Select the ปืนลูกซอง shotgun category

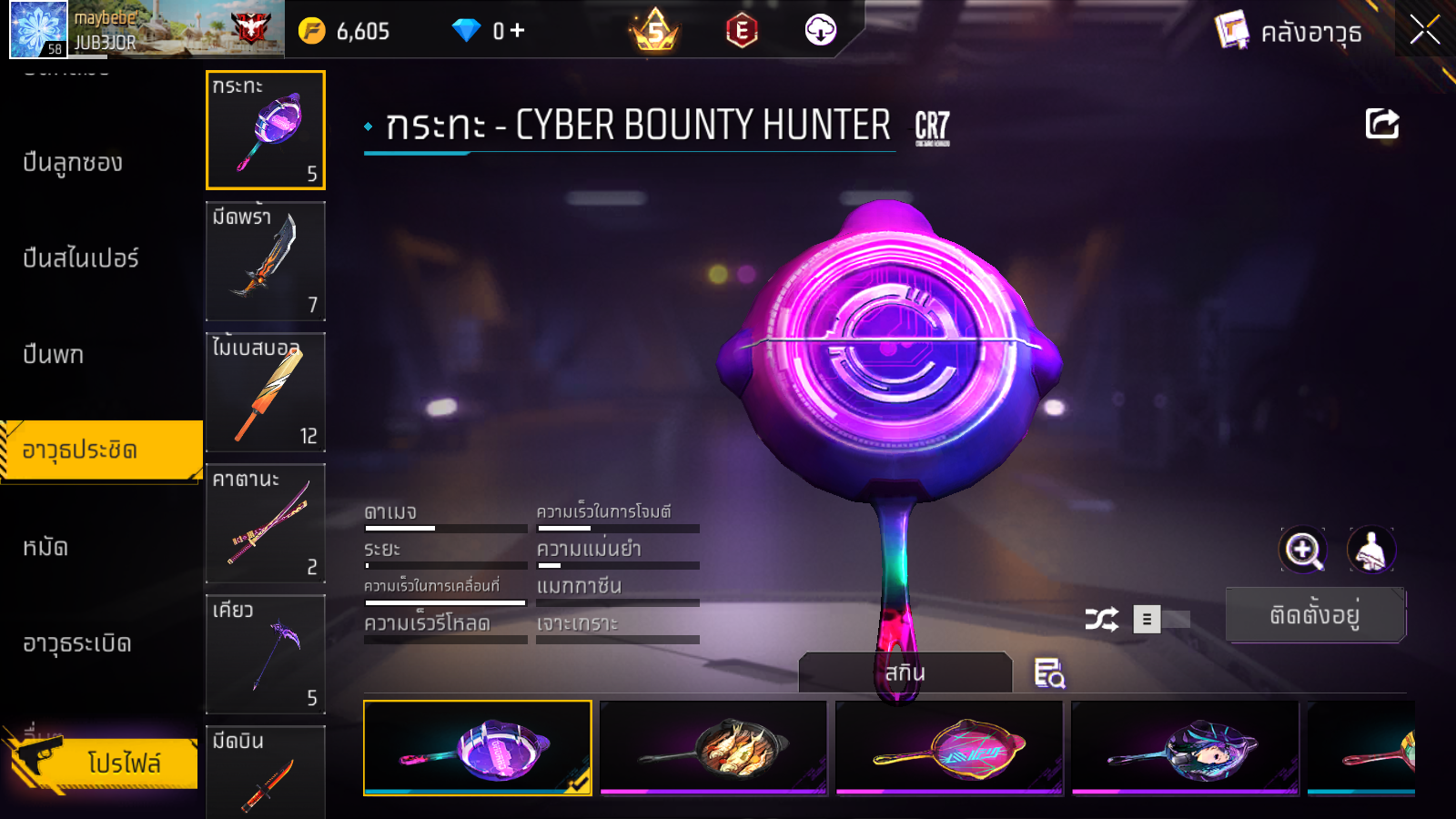[x=73, y=163]
